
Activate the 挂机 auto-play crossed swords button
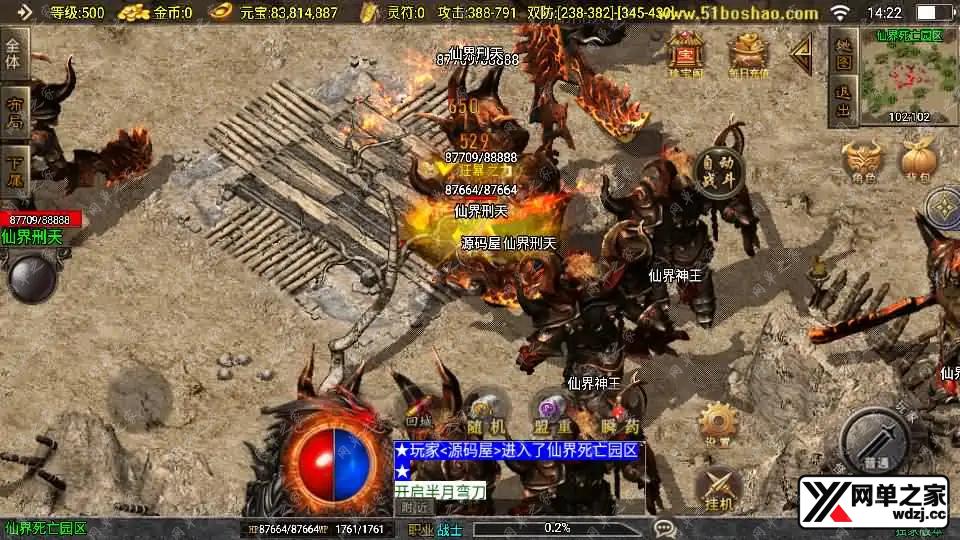pos(716,488)
